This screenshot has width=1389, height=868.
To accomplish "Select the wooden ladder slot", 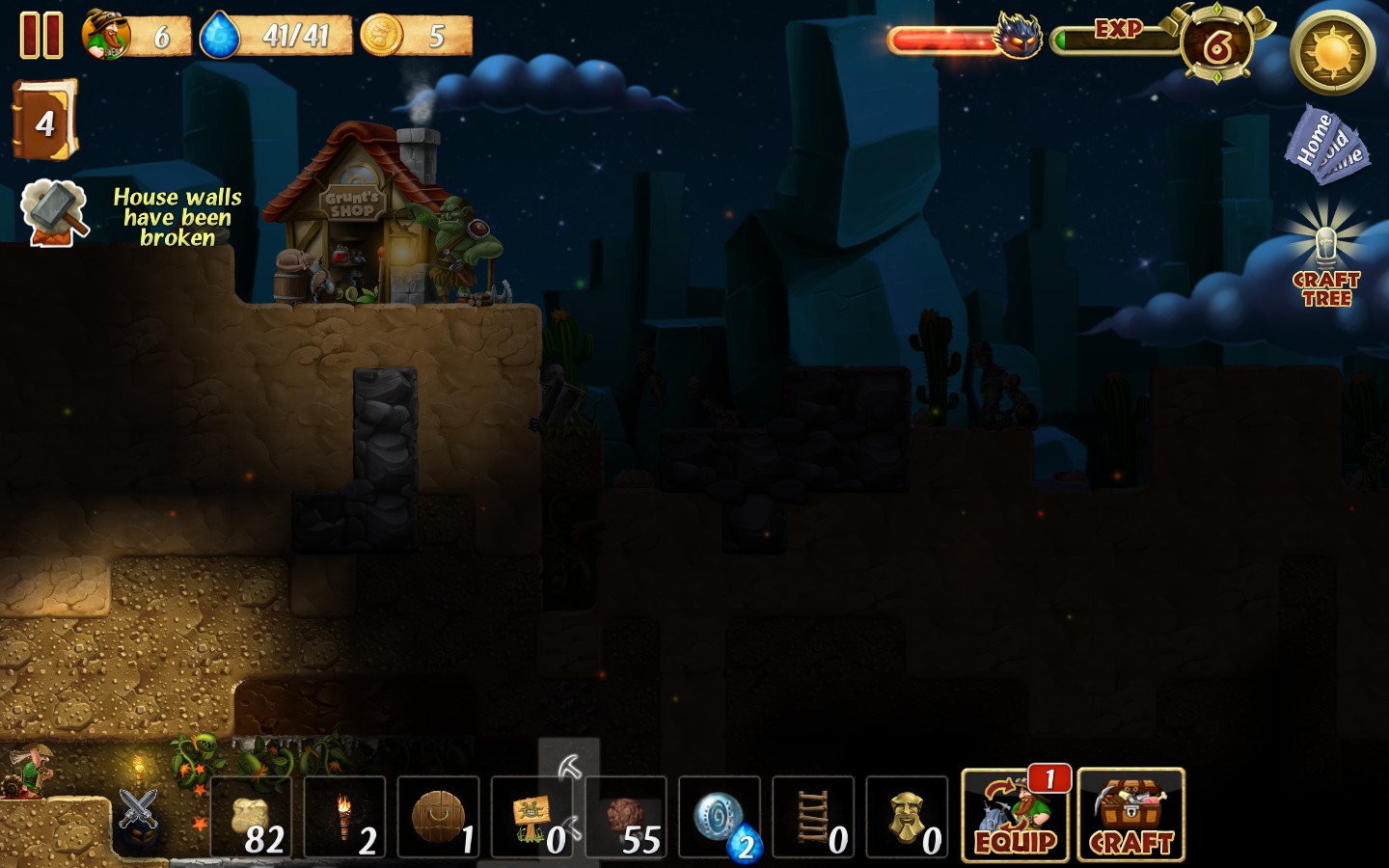I will (x=813, y=818).
